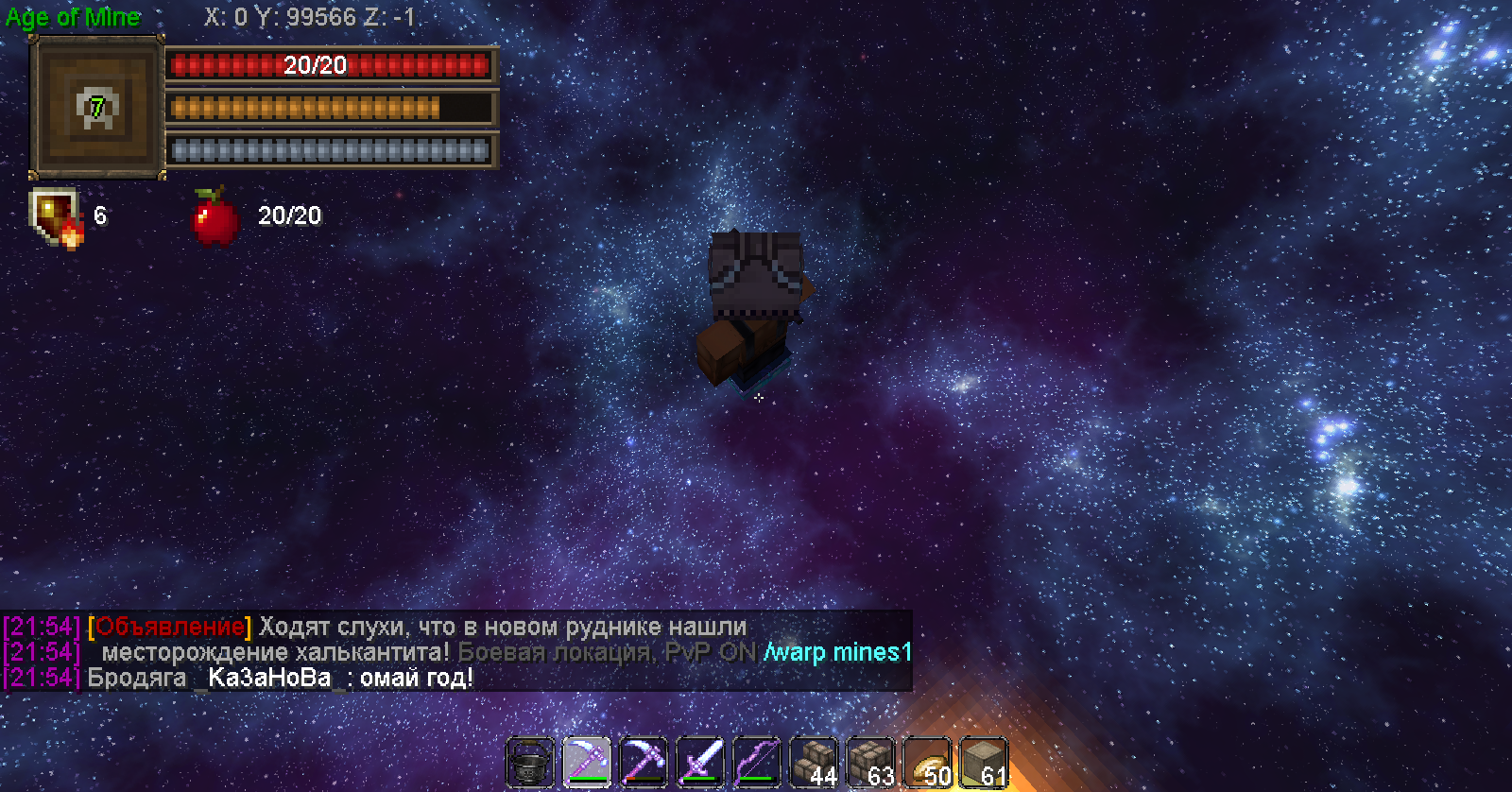
Task: Switch to the purple bow slot
Action: (757, 762)
